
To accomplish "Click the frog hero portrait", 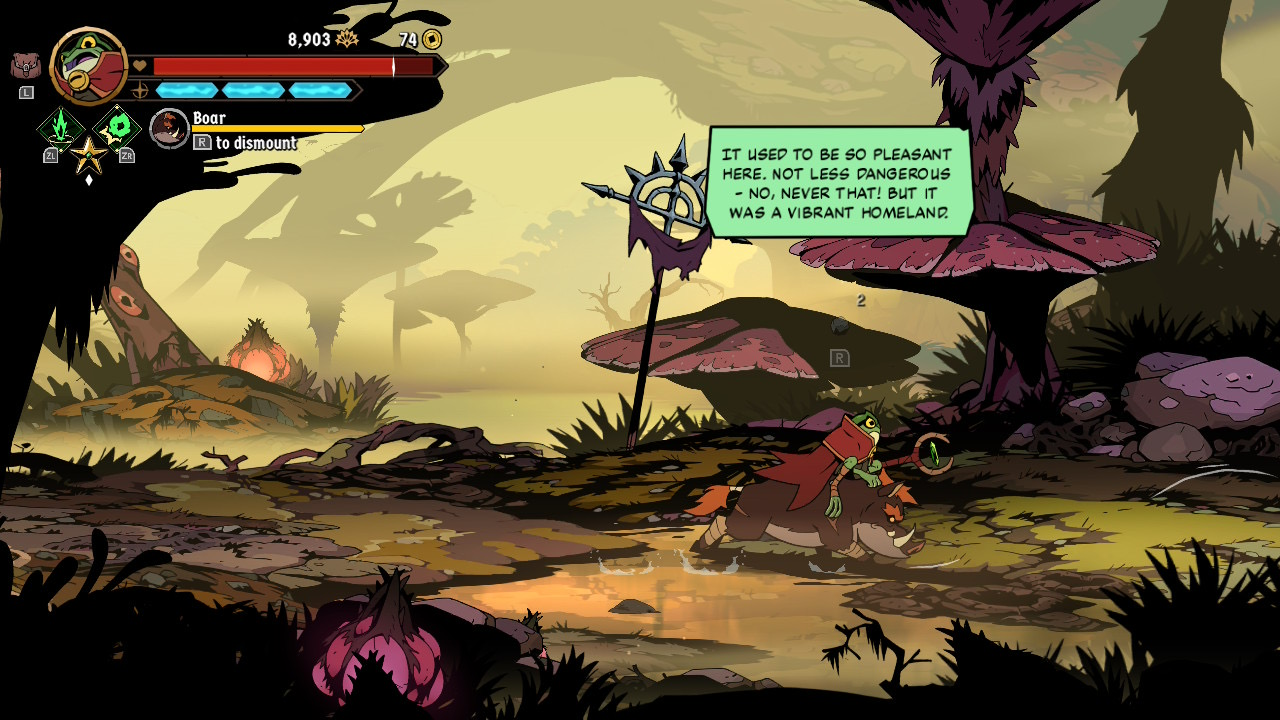I will point(88,65).
